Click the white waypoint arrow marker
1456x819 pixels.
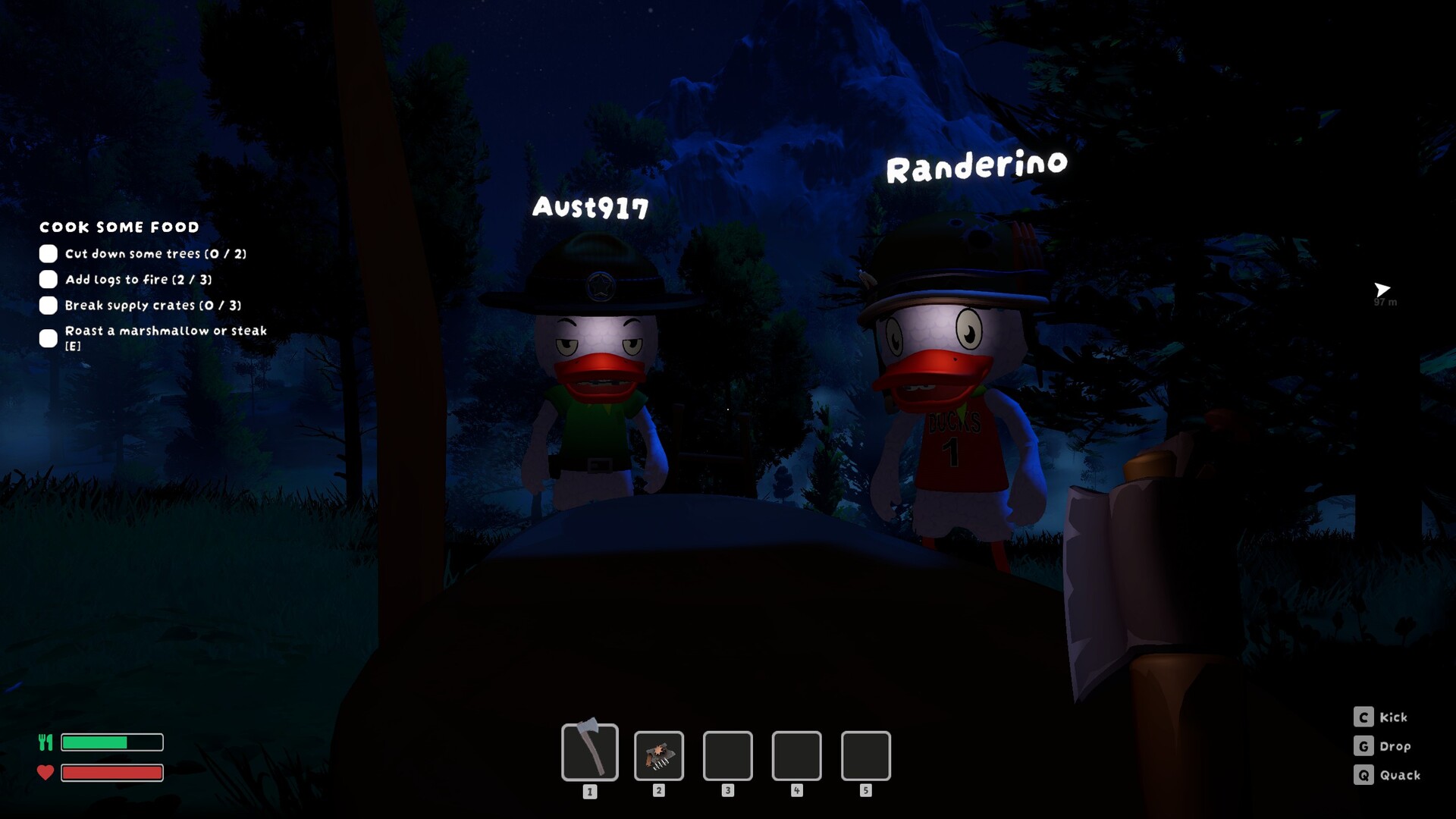(1382, 289)
